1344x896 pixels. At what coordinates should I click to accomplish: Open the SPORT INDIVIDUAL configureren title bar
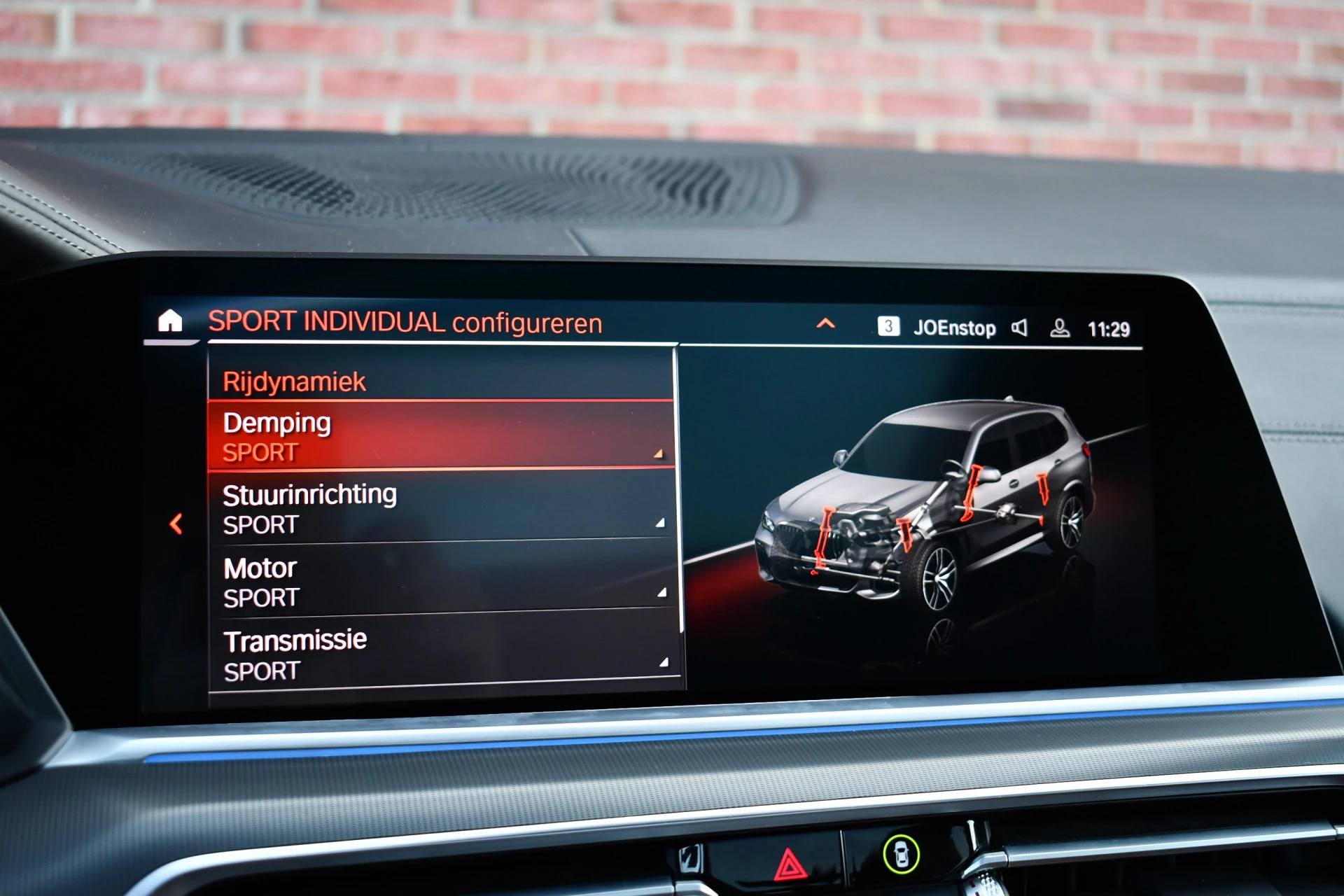(x=406, y=322)
